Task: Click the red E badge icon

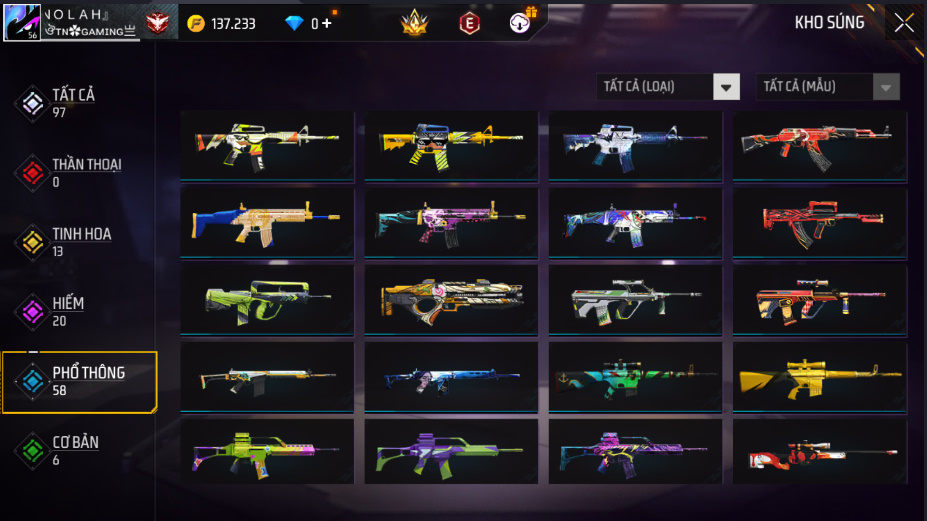Action: click(x=468, y=22)
